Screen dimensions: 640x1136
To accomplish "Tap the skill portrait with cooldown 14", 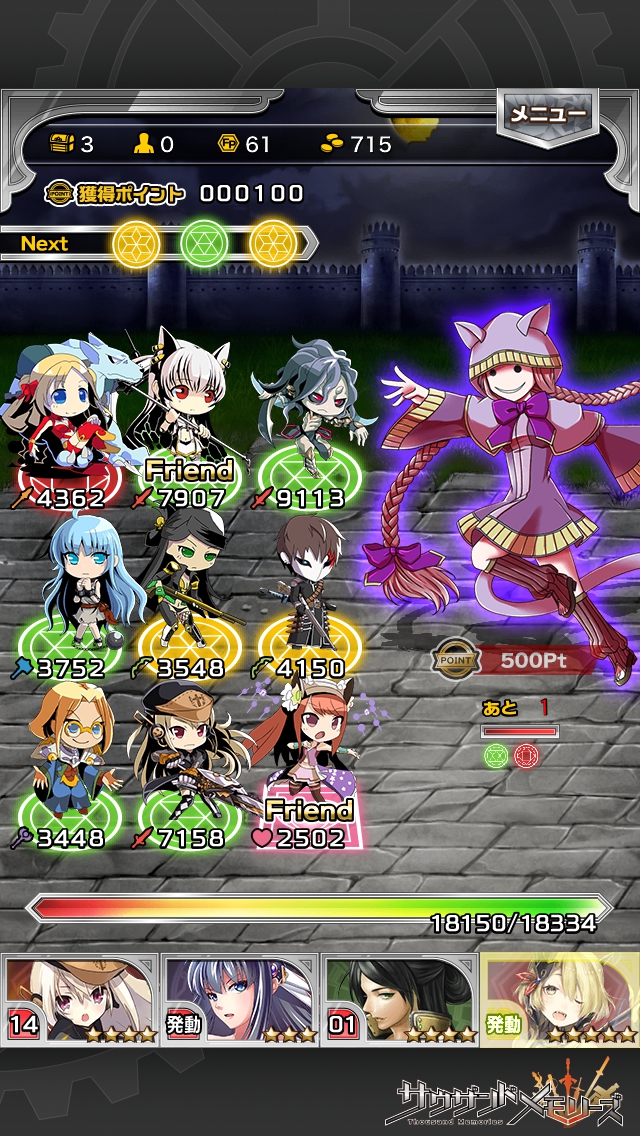I will click(80, 997).
